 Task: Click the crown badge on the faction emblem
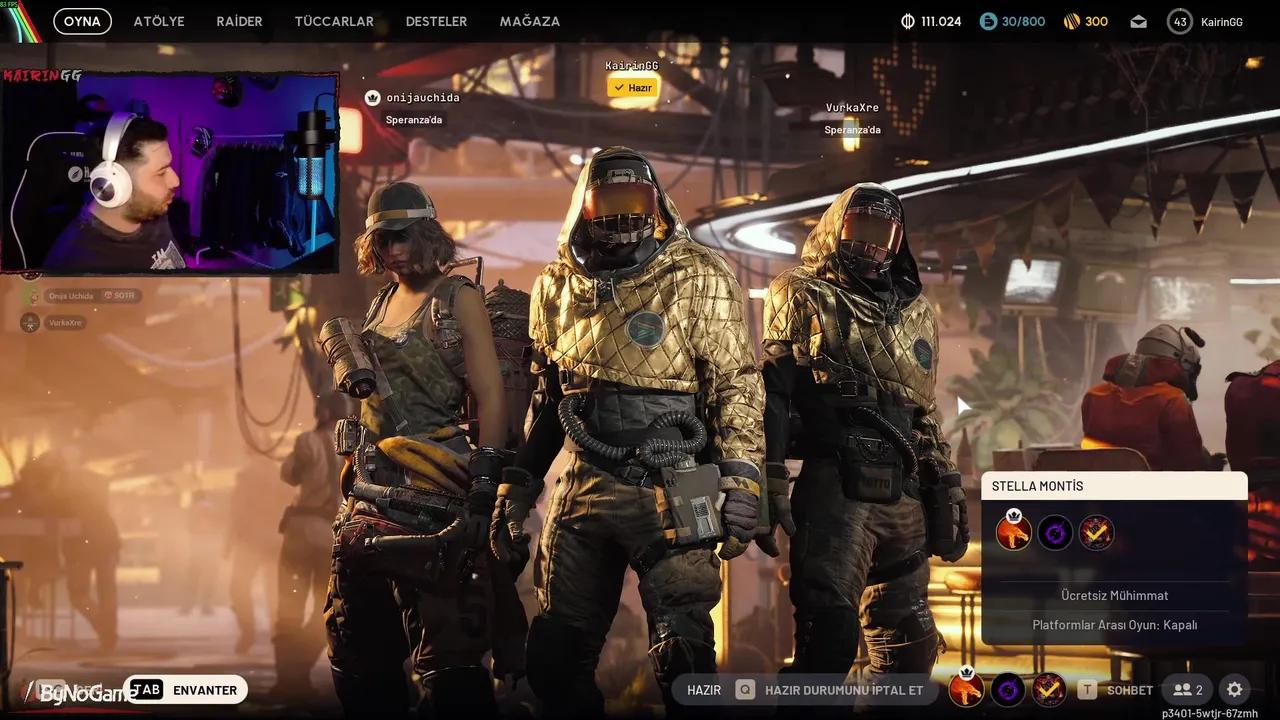(1012, 512)
